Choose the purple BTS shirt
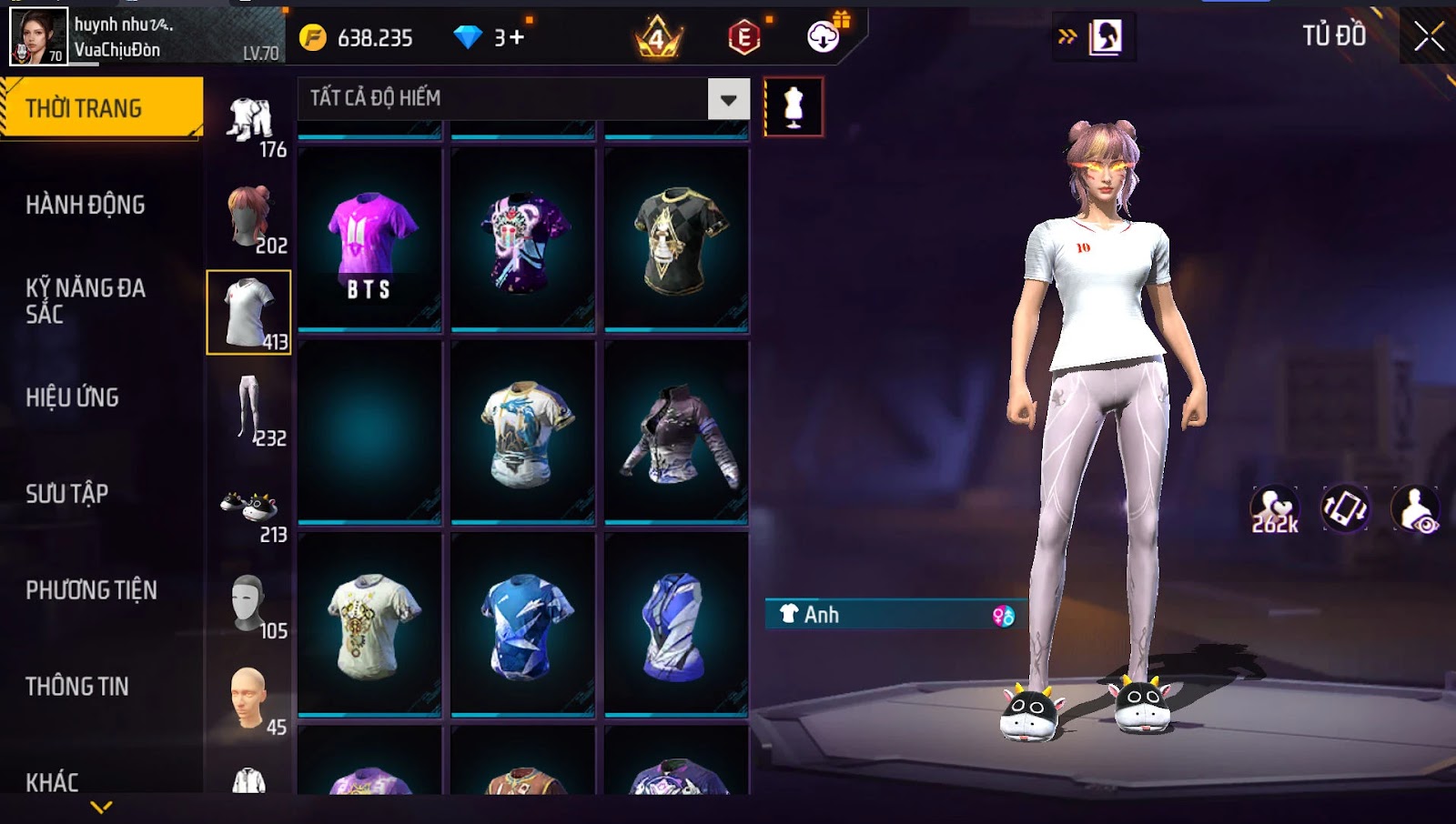Screen dimensions: 1456x824 coord(369,239)
